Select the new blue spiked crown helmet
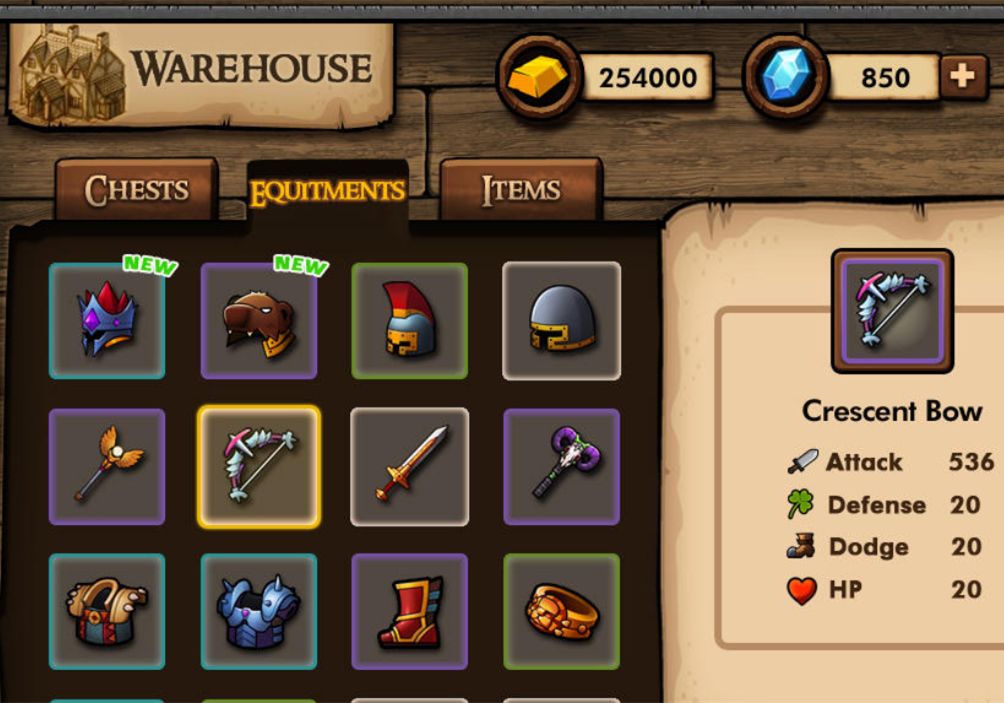The image size is (1004, 703). click(107, 321)
